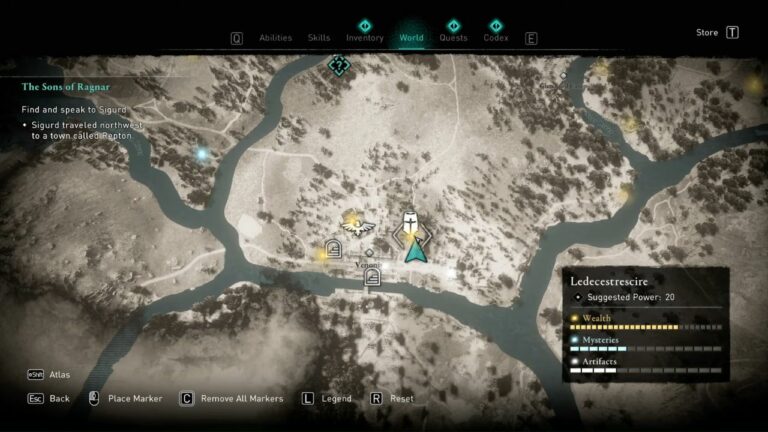Click the question mark mystery marker
The image size is (768, 432).
tap(339, 66)
